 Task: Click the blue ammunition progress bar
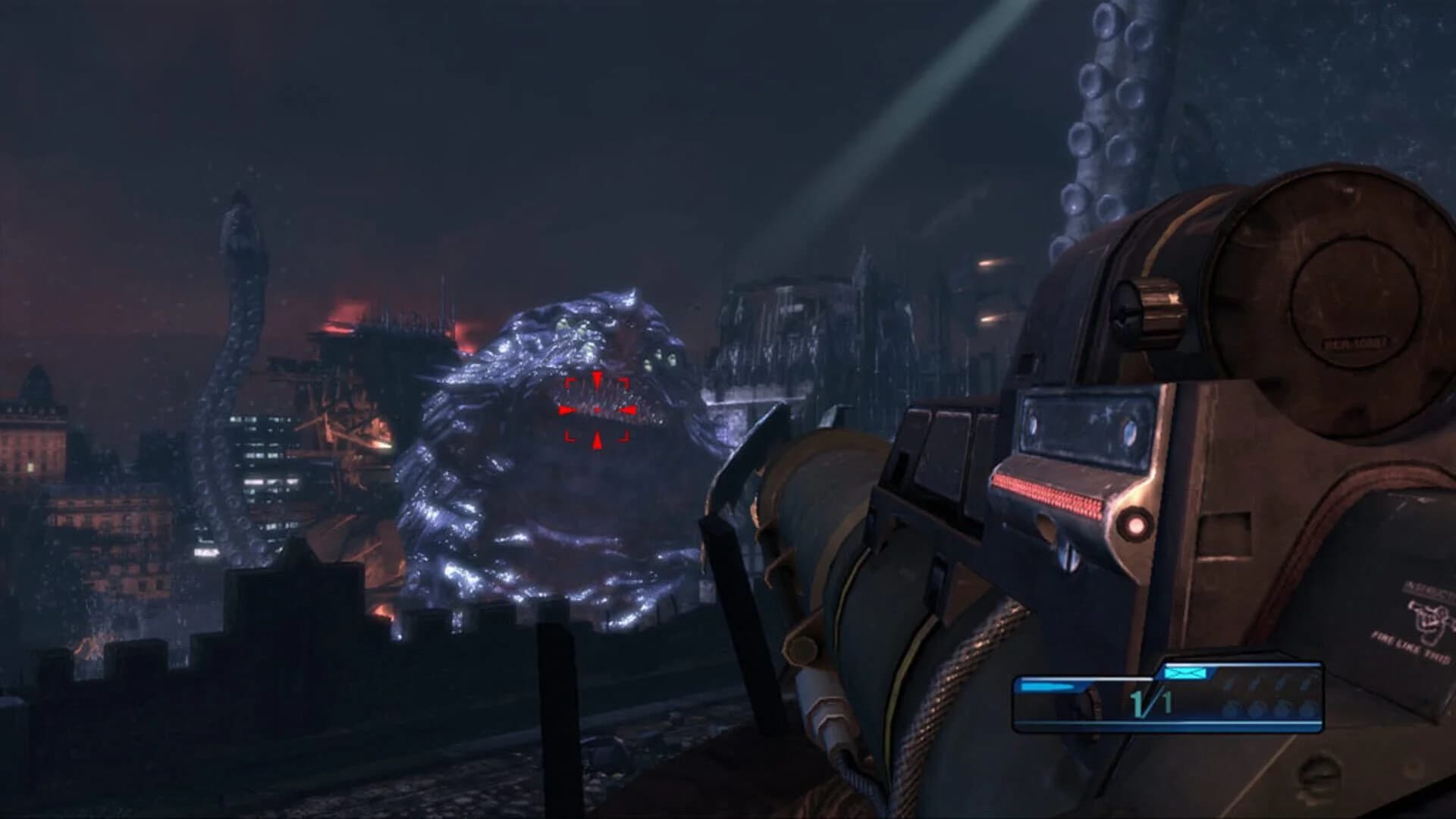[x=1046, y=685]
